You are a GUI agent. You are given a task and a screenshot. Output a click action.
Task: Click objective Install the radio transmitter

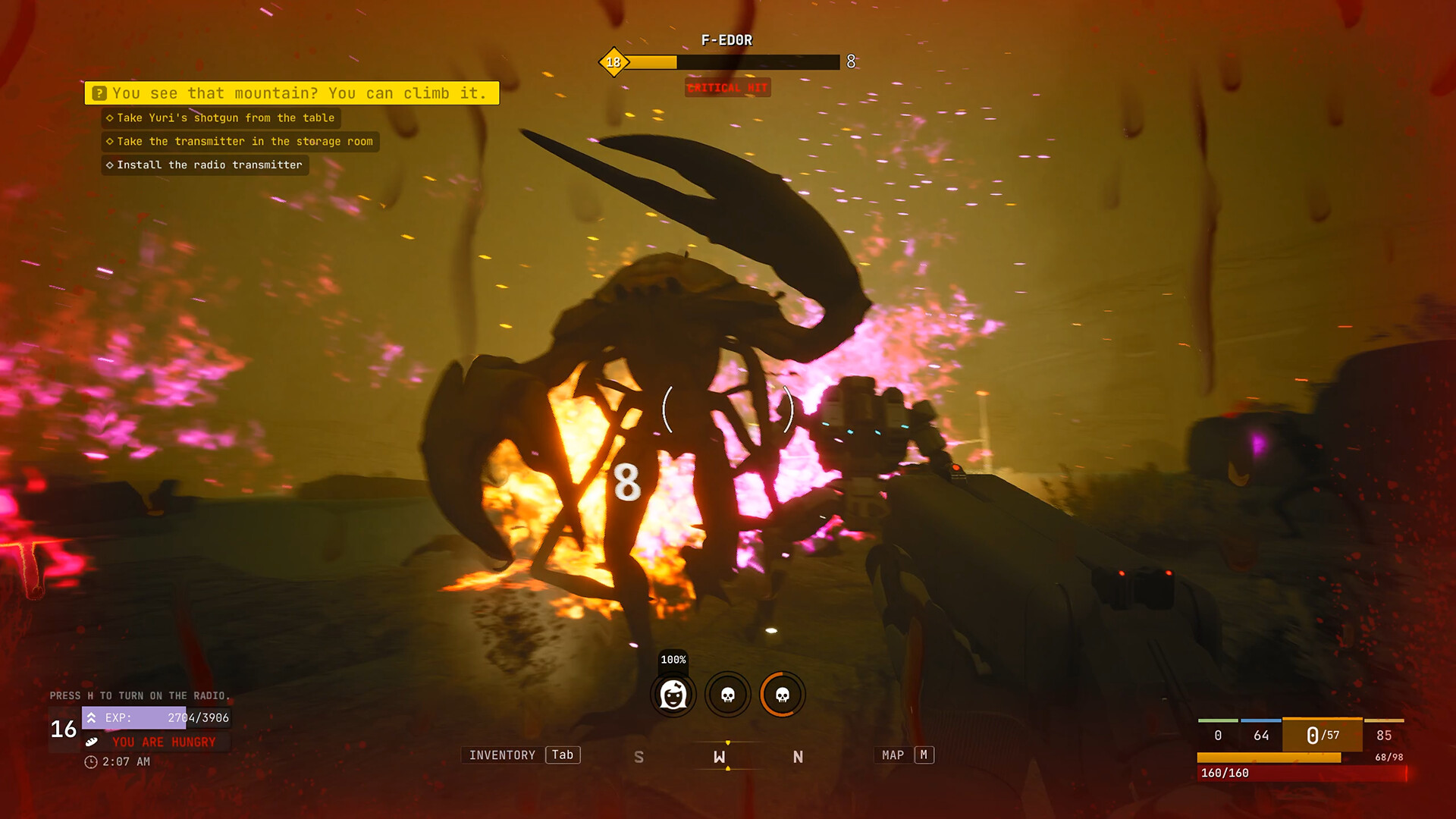tap(205, 165)
